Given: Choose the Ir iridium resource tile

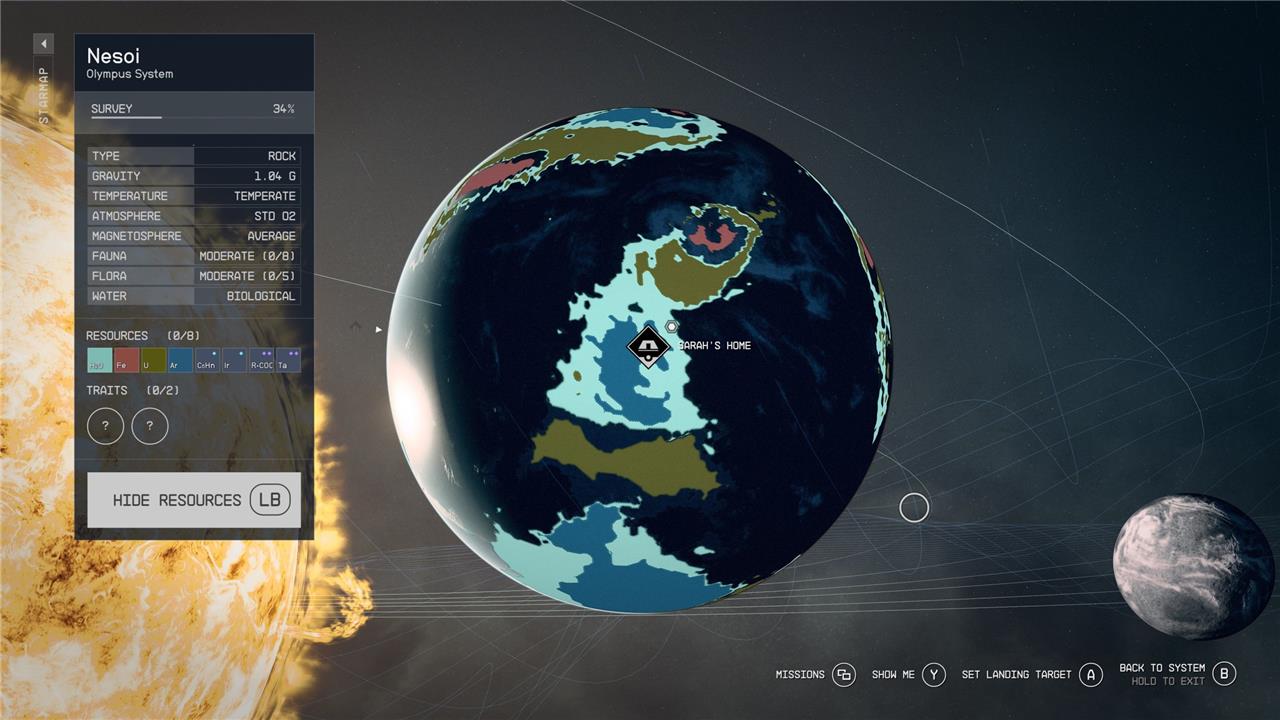Looking at the screenshot, I should click(x=234, y=360).
